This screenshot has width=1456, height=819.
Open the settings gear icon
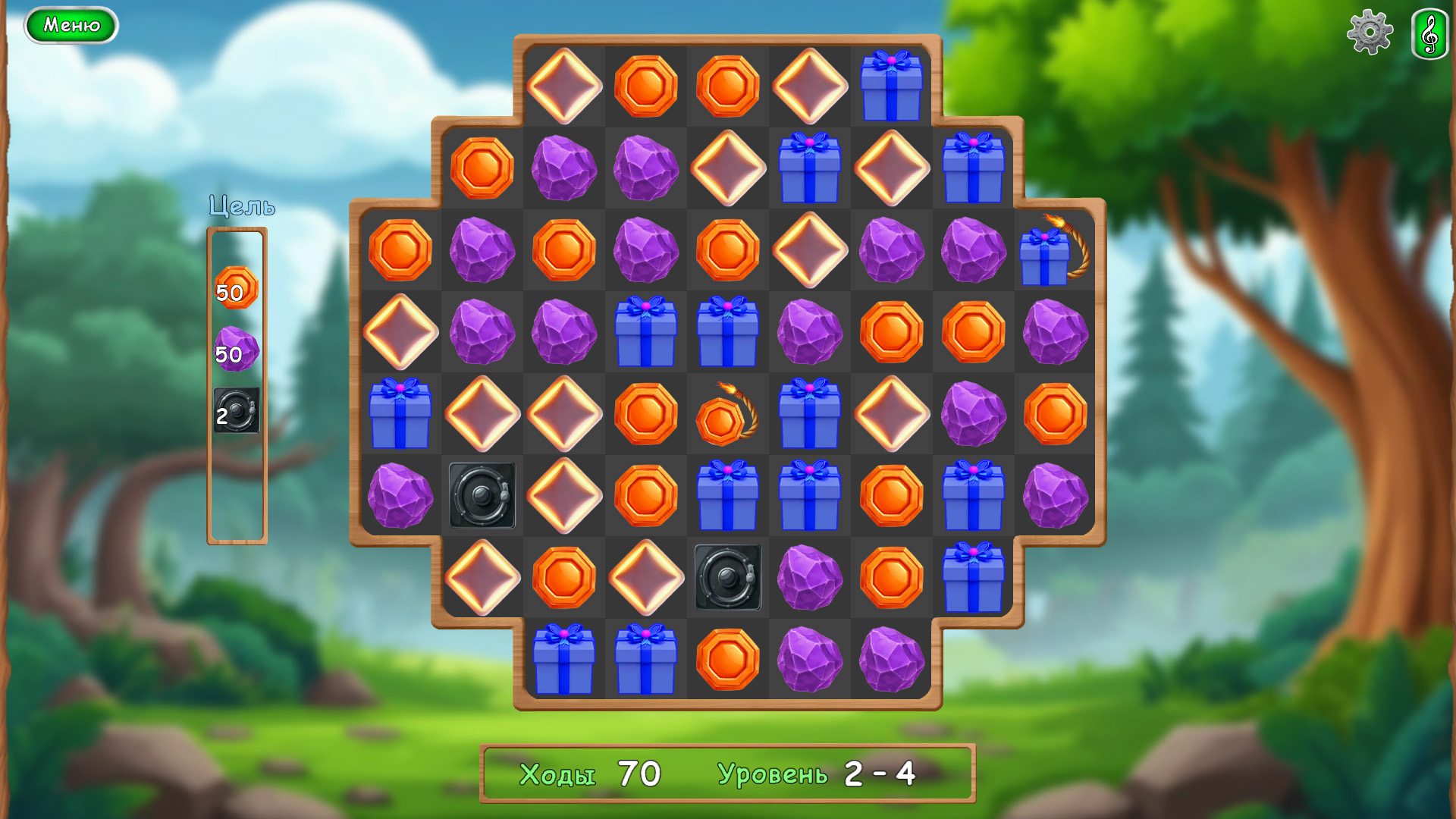(1370, 33)
